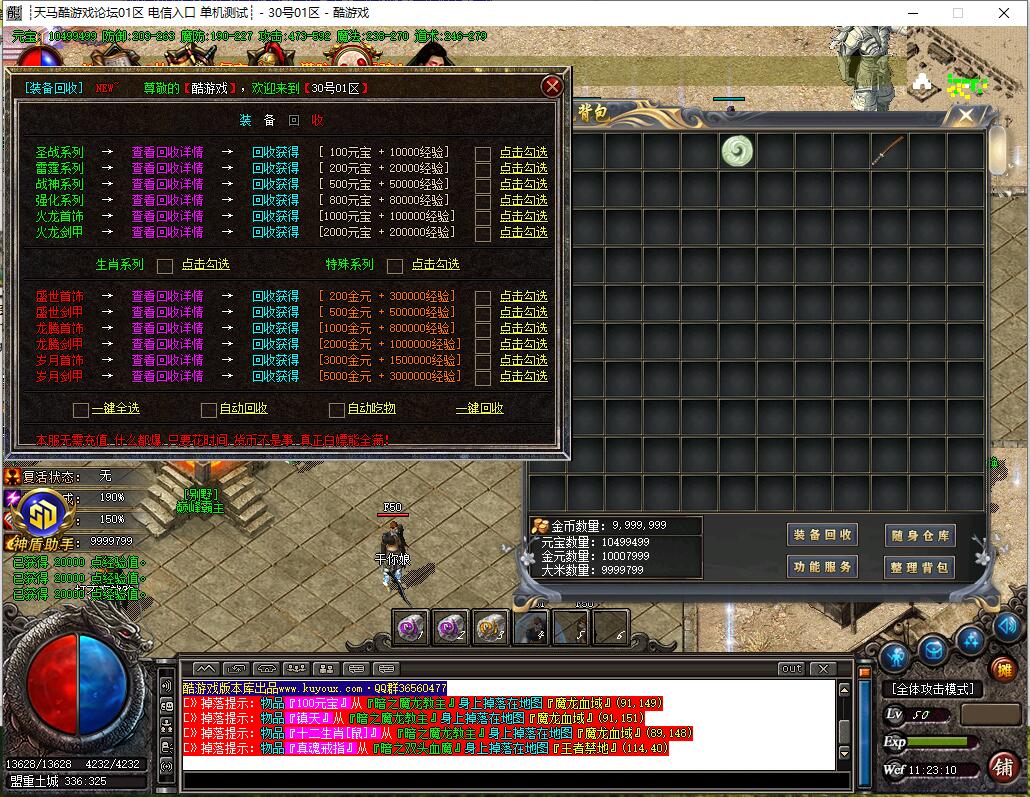Tick the 圣战系列 recycle checkbox
This screenshot has width=1030, height=797.
(x=483, y=153)
